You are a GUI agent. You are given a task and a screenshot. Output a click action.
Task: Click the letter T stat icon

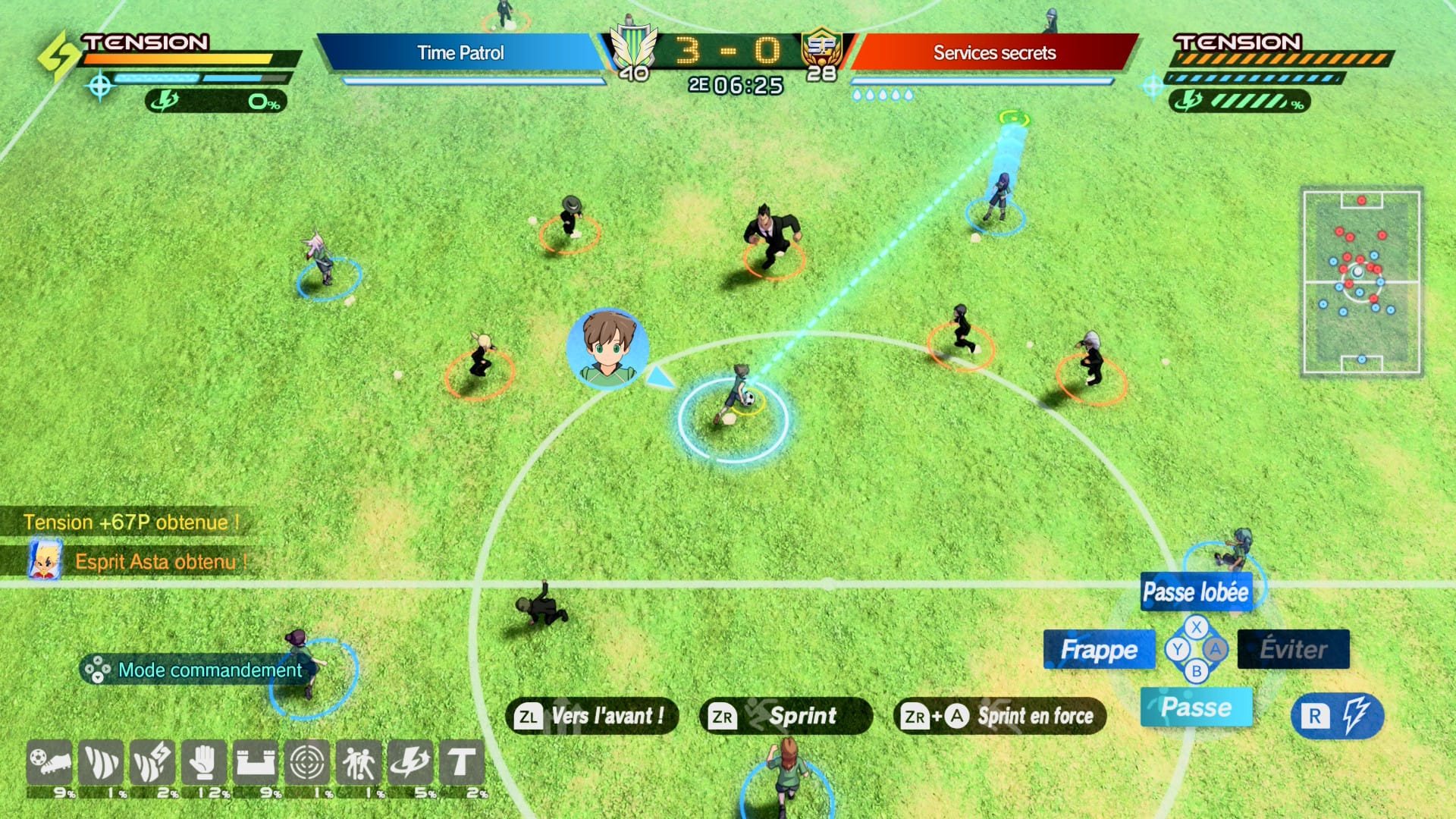(x=461, y=763)
